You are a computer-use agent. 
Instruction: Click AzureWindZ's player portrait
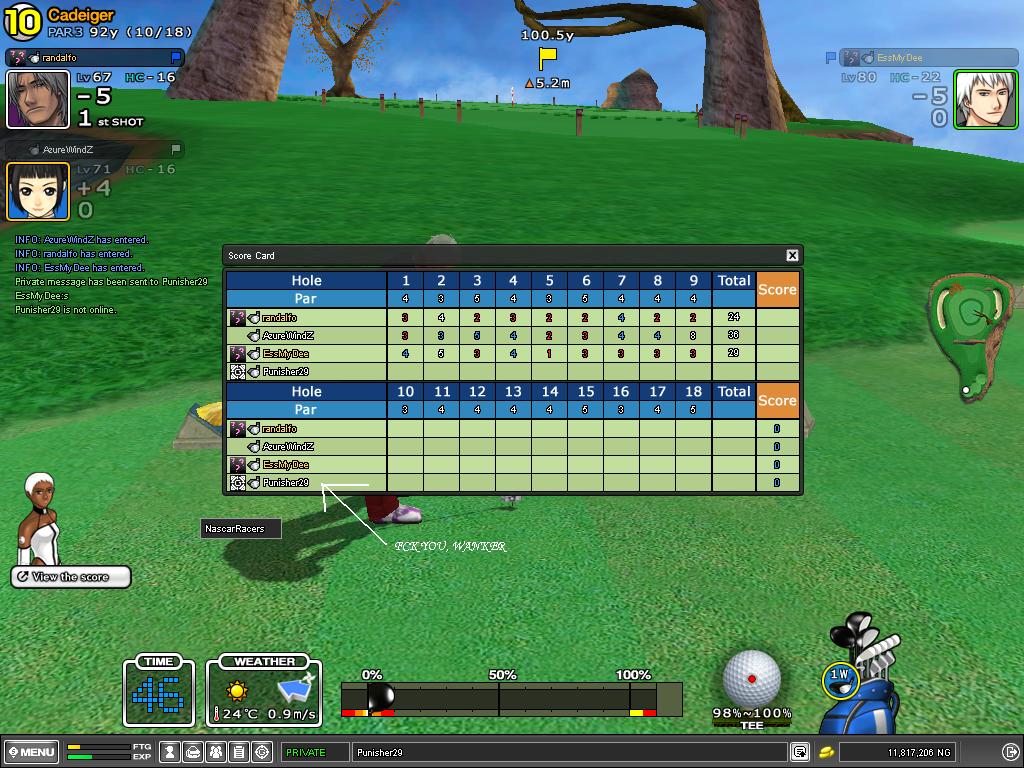(x=38, y=191)
